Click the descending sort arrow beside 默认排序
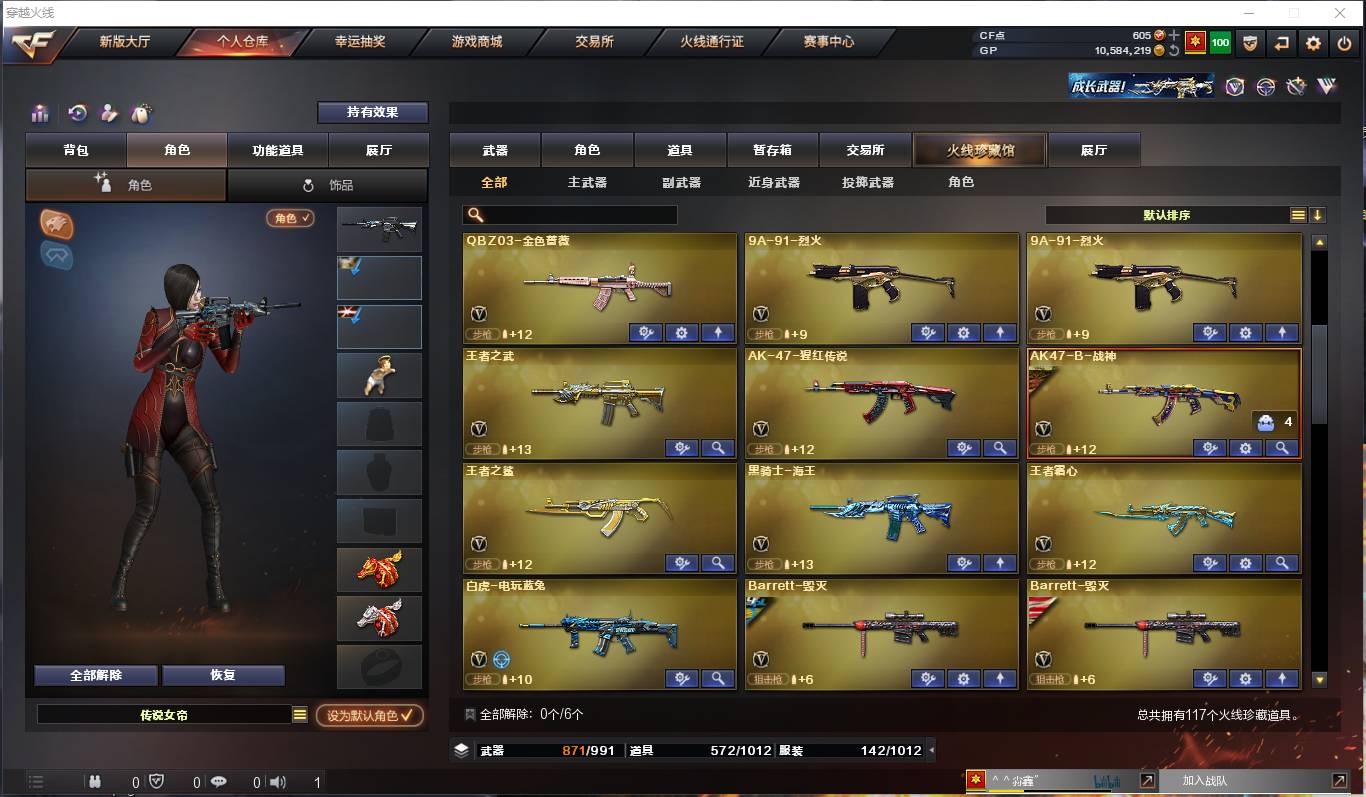The height and width of the screenshot is (797, 1366). (x=1318, y=214)
